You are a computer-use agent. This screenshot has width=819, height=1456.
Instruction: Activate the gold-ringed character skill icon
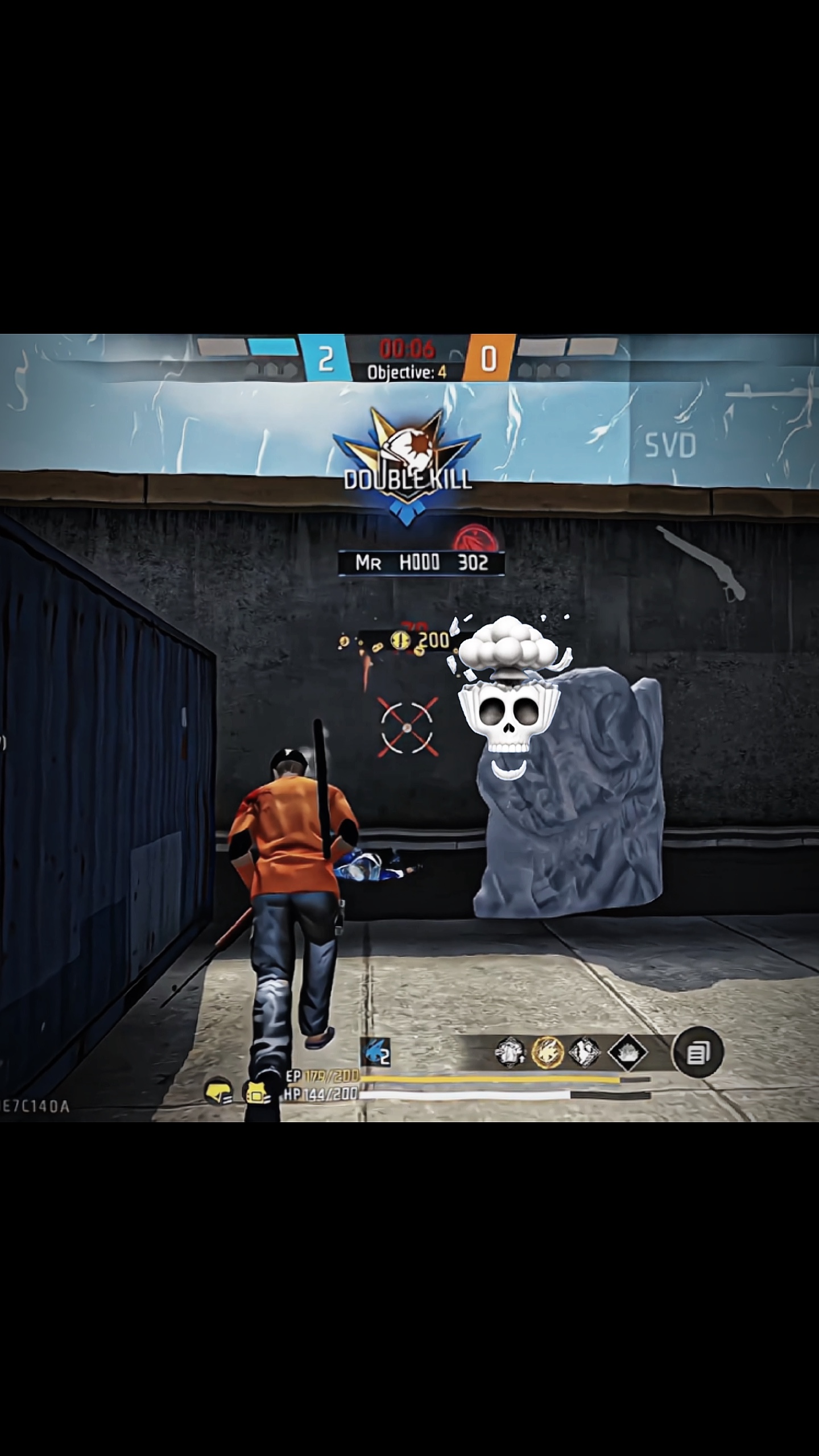[x=547, y=1052]
